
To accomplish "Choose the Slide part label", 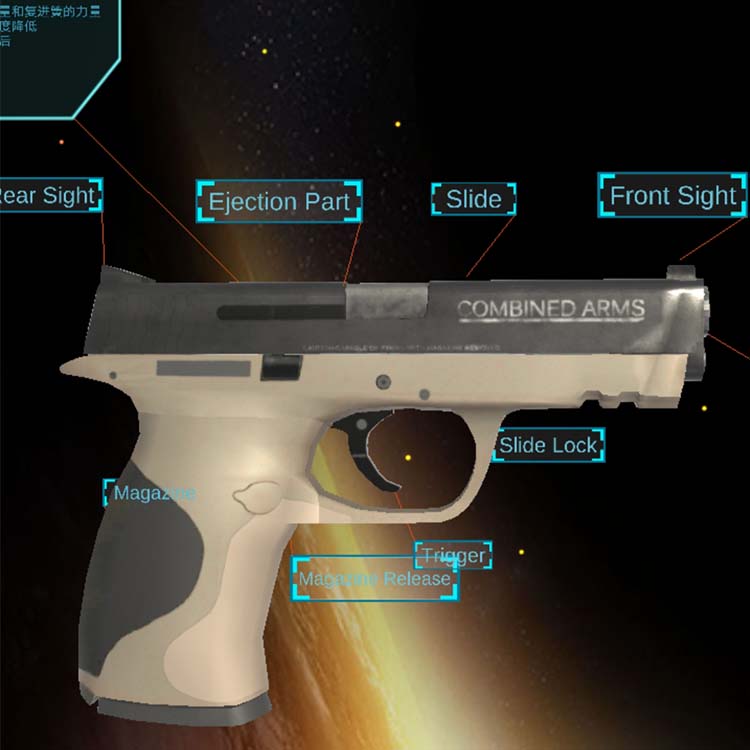I will tap(474, 199).
